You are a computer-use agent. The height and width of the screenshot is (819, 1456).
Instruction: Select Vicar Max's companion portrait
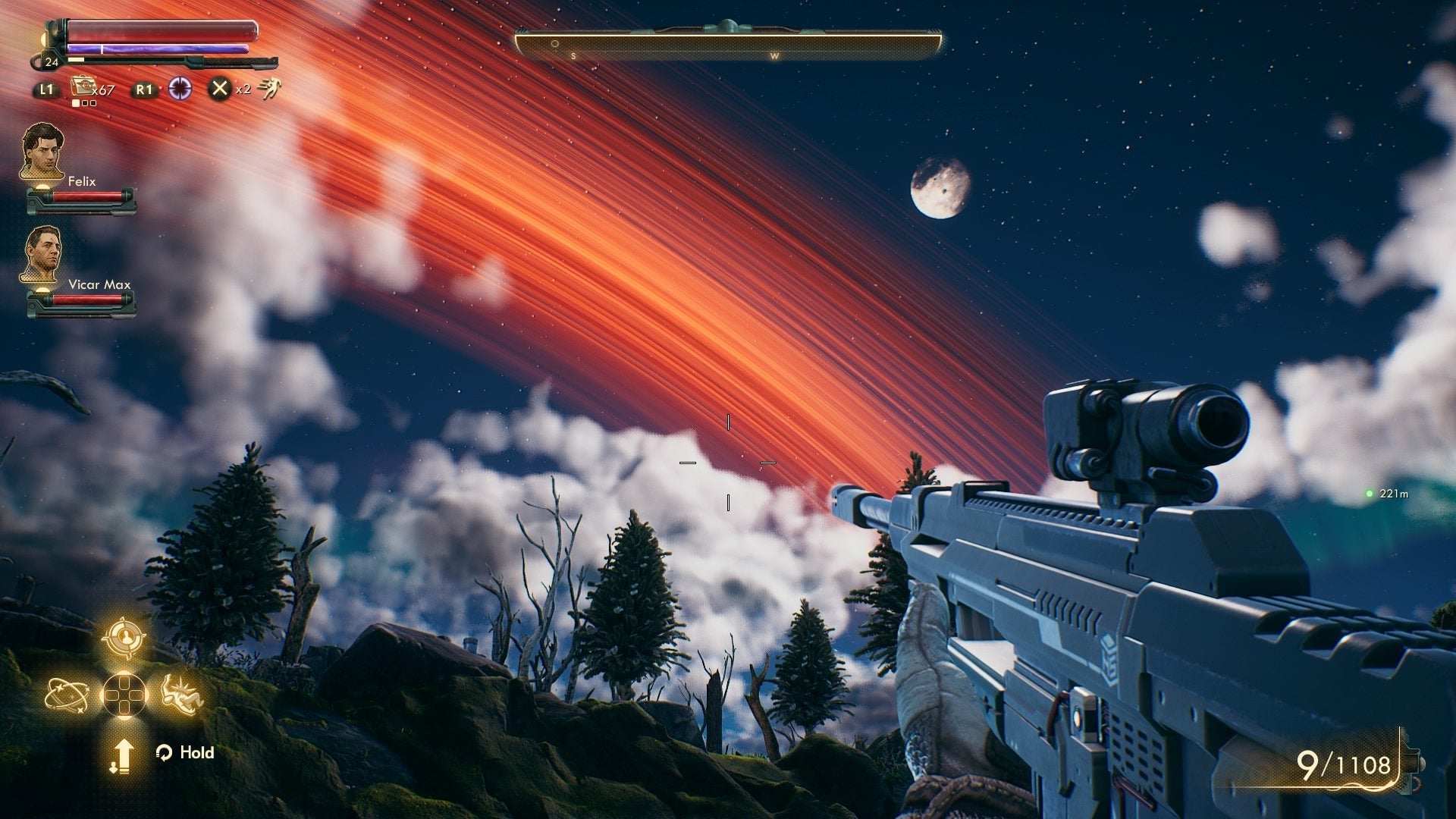[x=42, y=255]
